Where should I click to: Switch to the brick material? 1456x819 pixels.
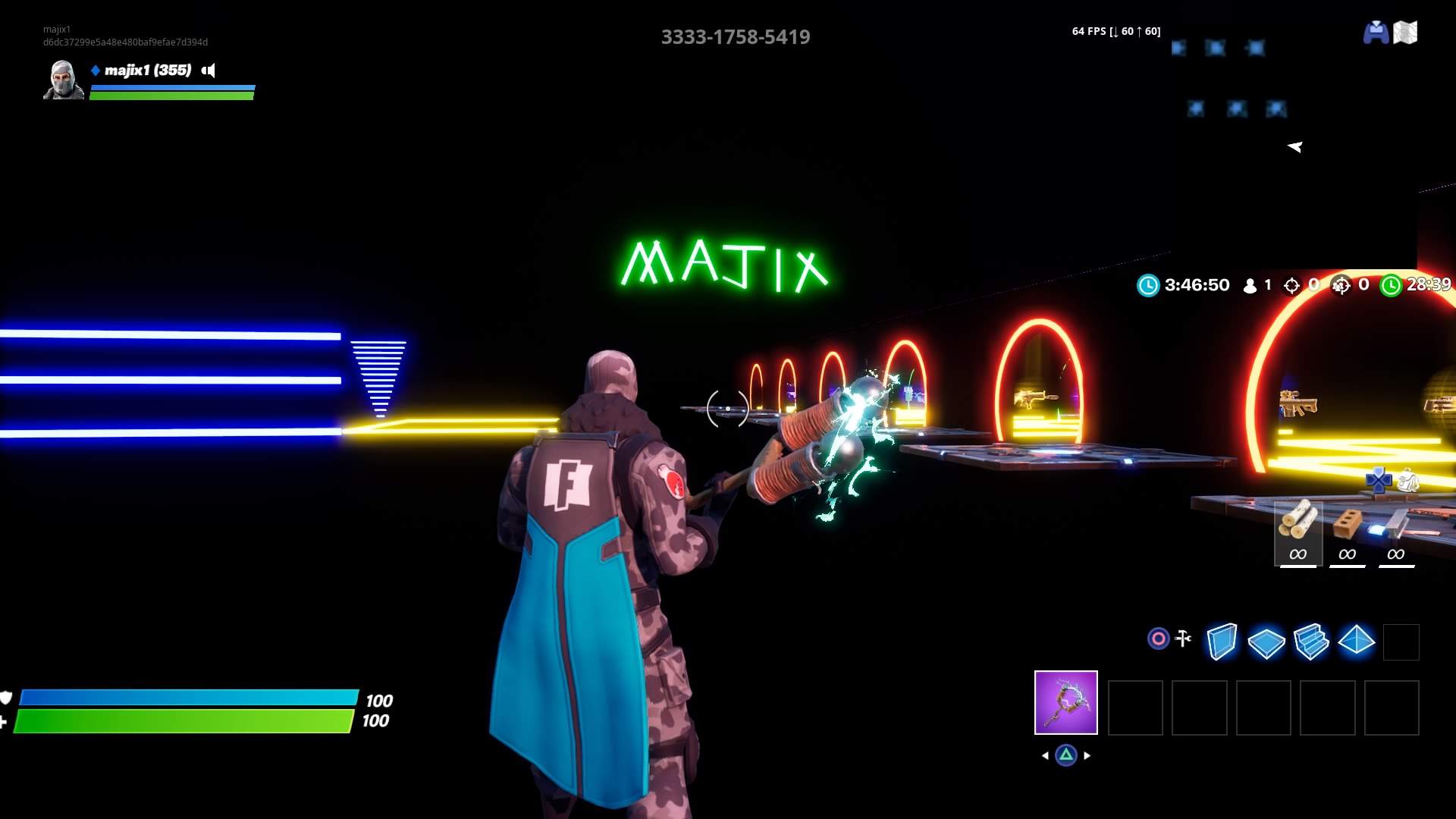1347,532
